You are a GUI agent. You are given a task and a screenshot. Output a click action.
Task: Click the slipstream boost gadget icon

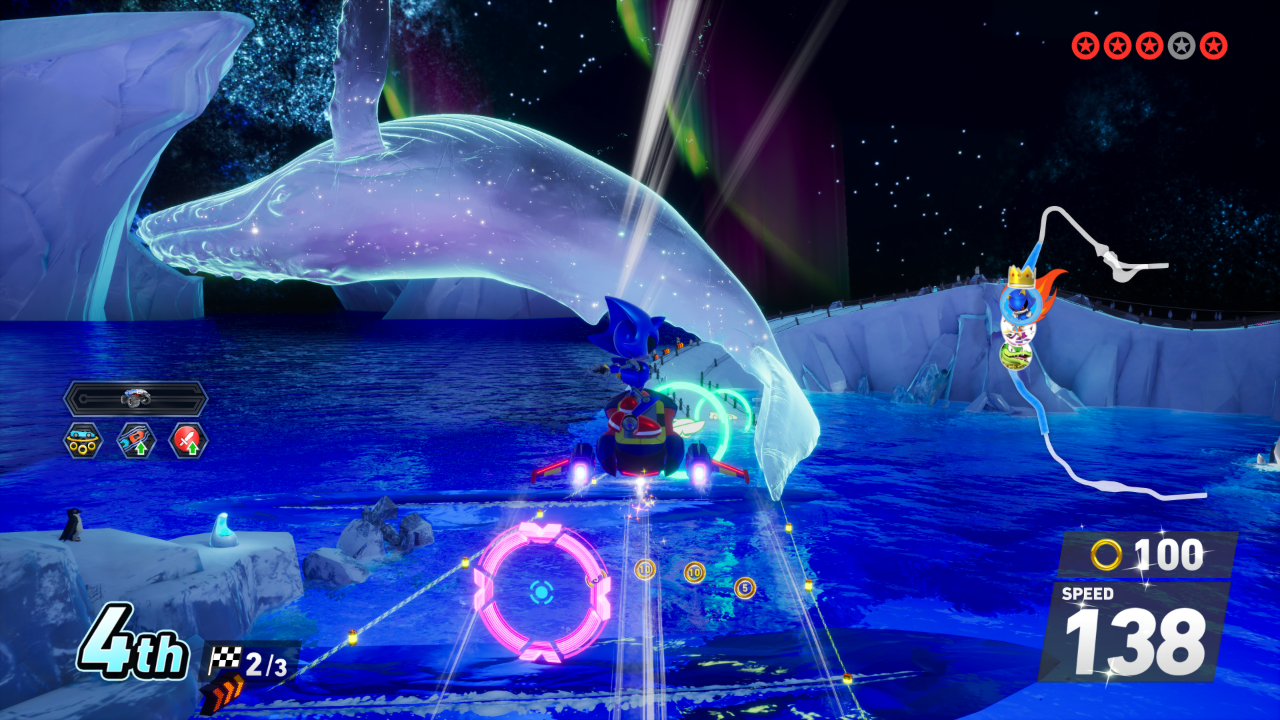click(x=136, y=440)
